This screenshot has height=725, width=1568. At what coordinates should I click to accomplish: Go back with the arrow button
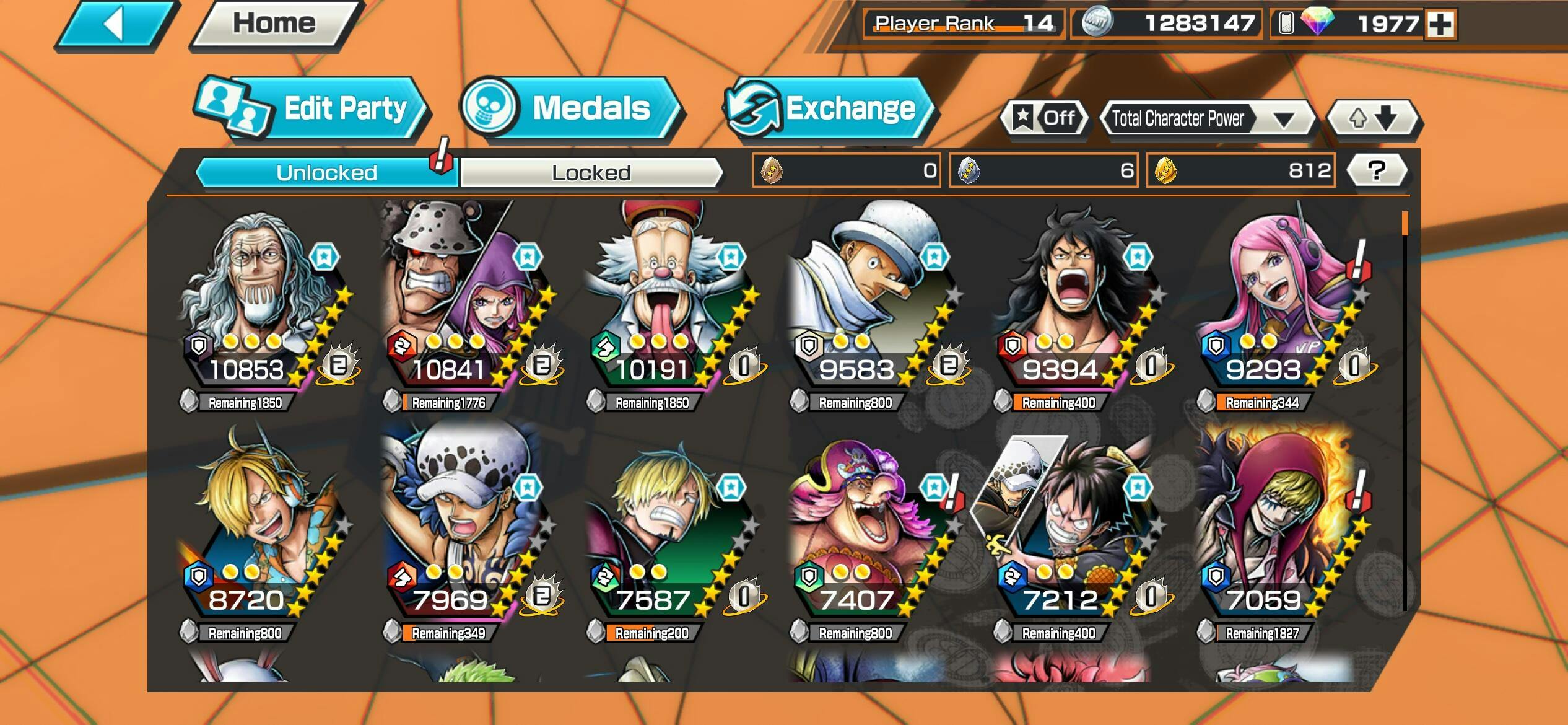tap(115, 25)
